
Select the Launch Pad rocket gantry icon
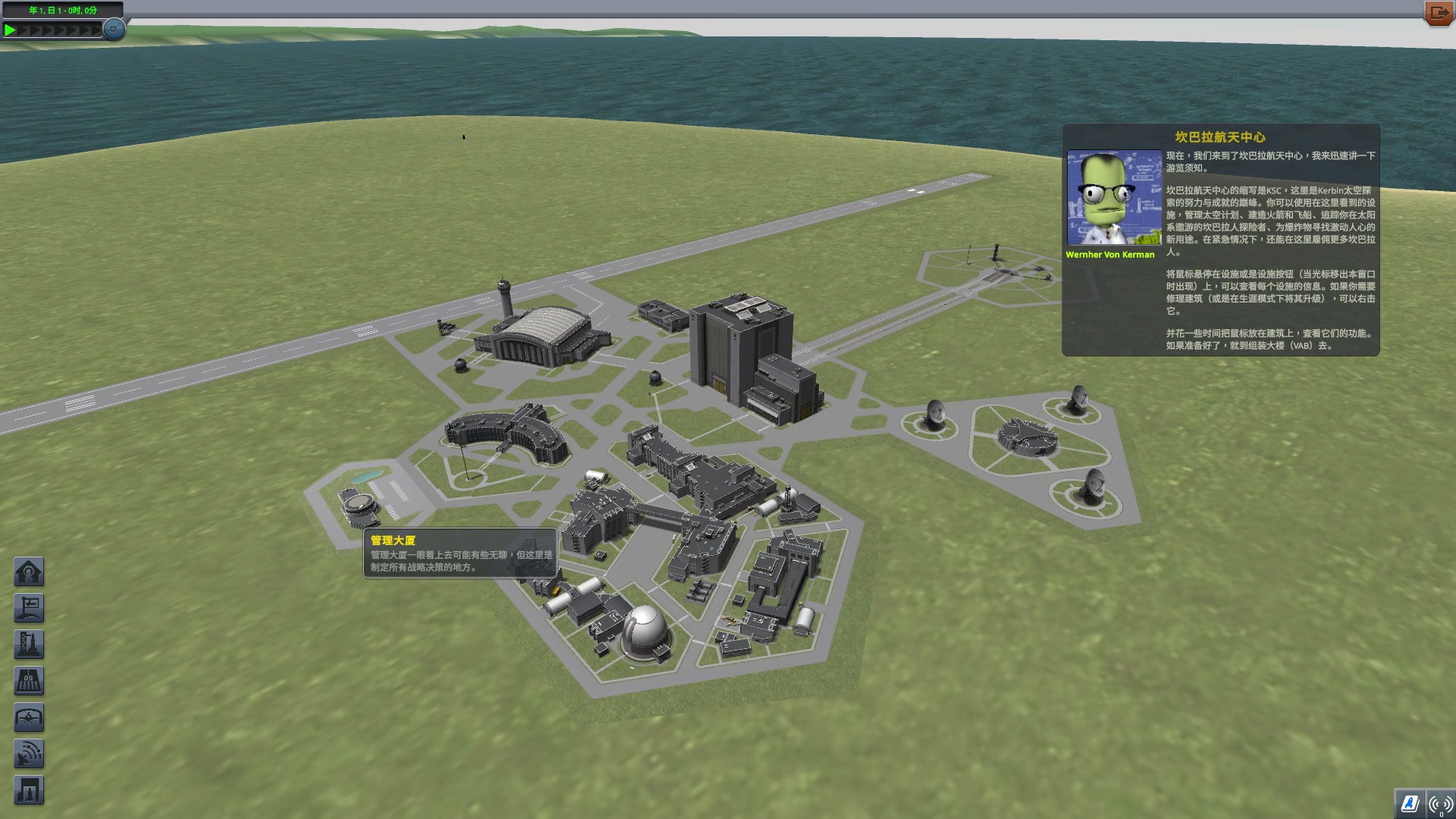29,643
